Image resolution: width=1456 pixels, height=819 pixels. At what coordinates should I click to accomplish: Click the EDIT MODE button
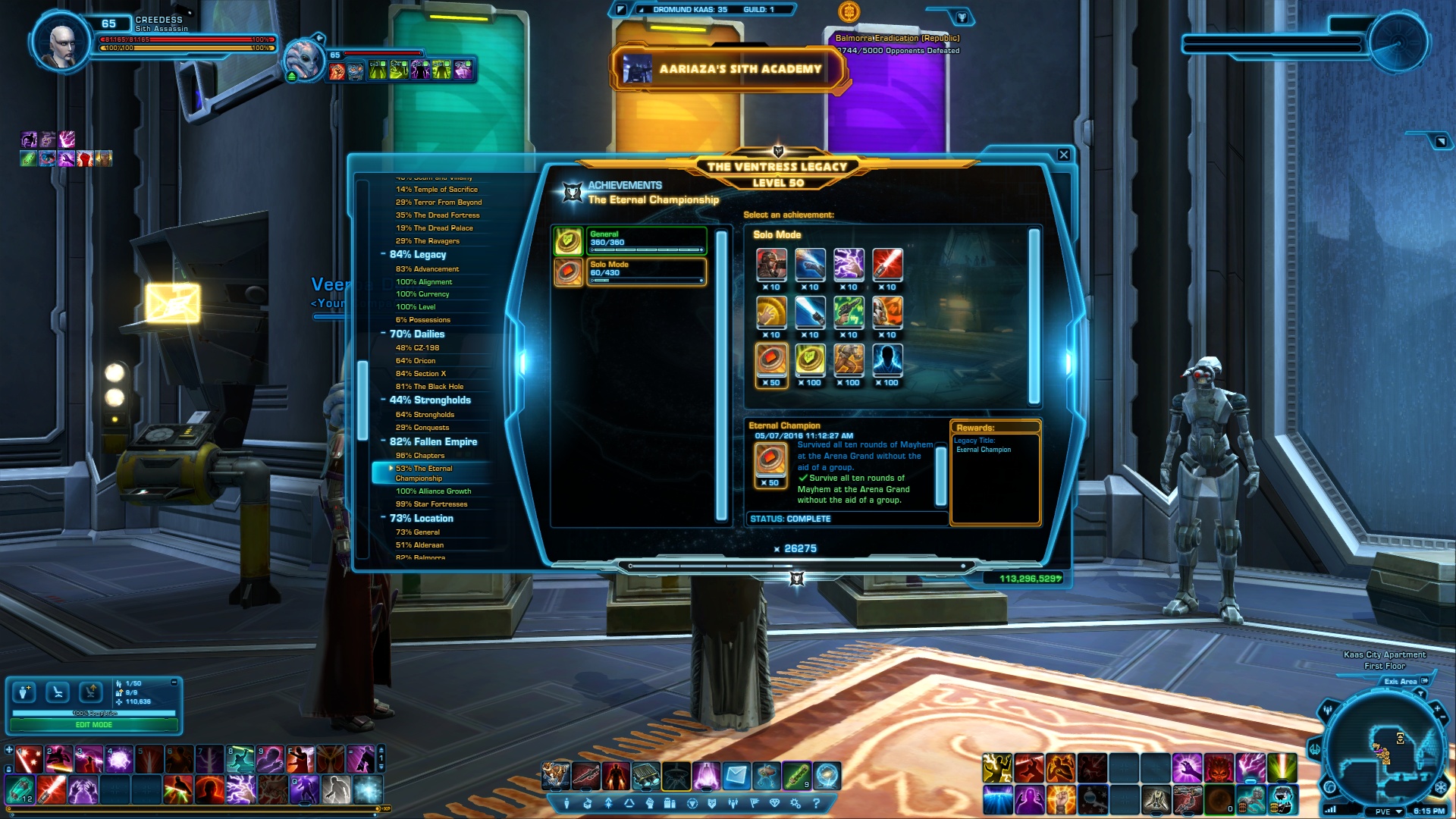pyautogui.click(x=94, y=725)
